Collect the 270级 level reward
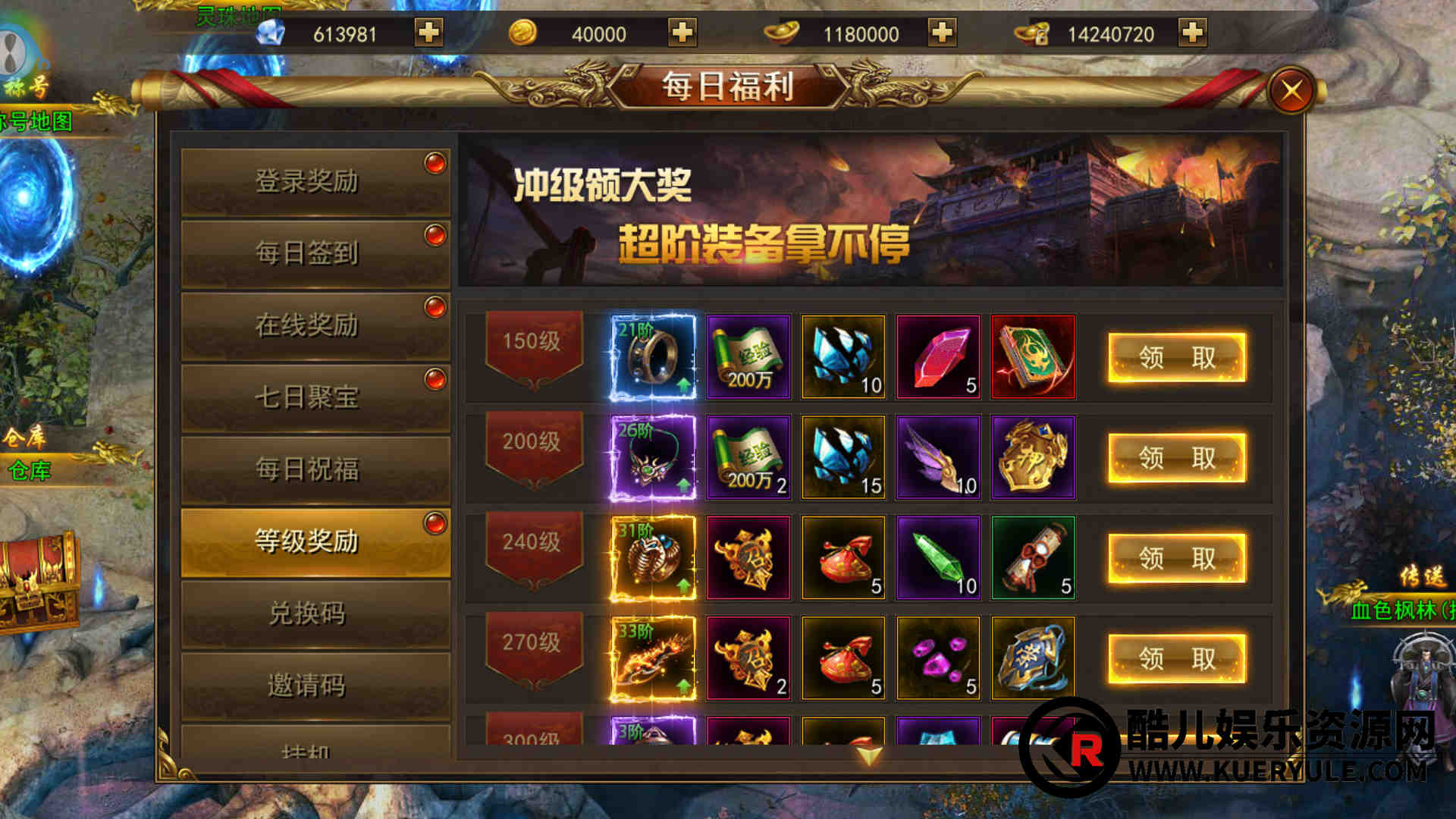 (x=1176, y=658)
